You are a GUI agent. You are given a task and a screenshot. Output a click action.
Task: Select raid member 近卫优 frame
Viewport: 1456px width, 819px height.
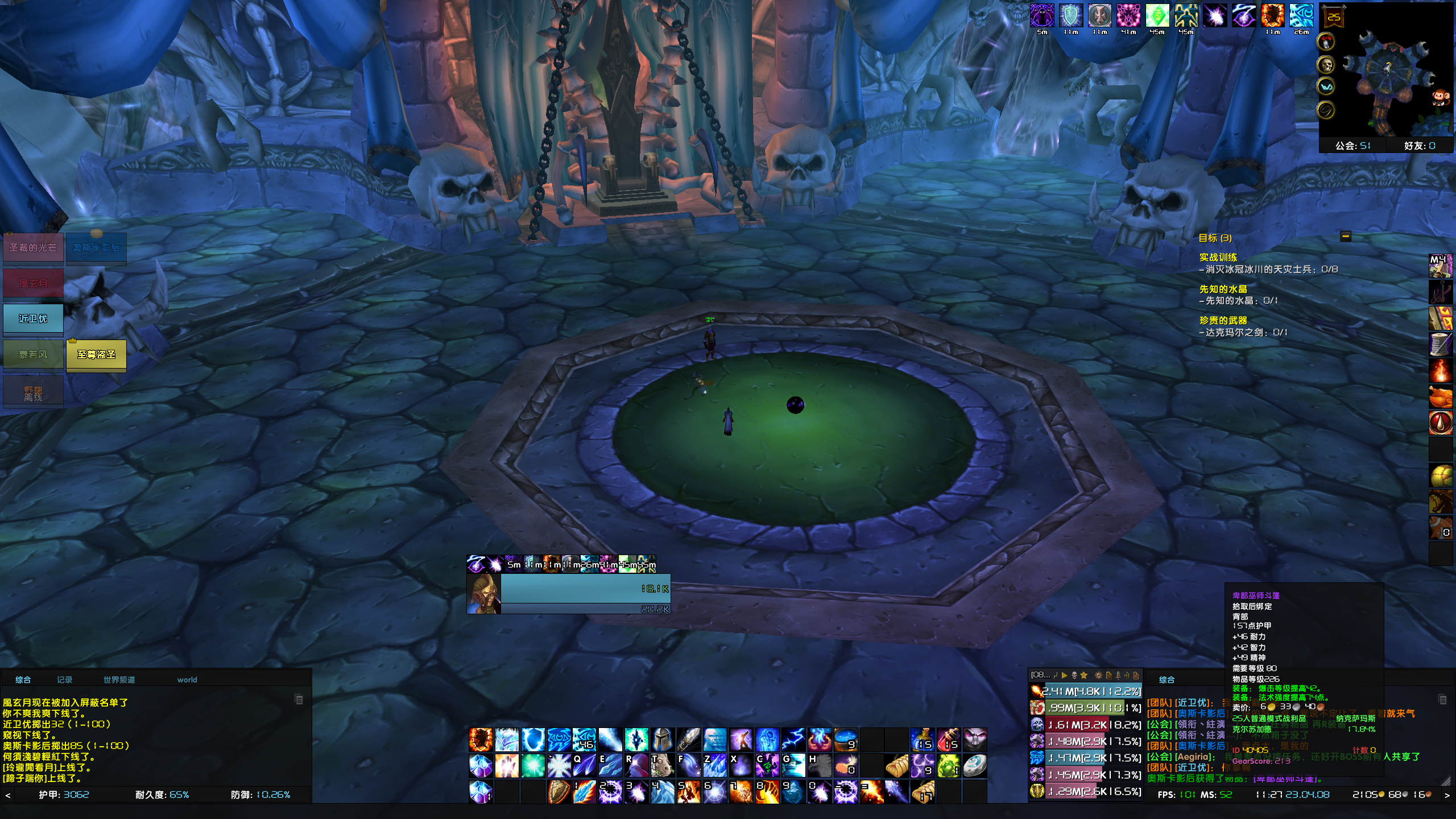33,319
